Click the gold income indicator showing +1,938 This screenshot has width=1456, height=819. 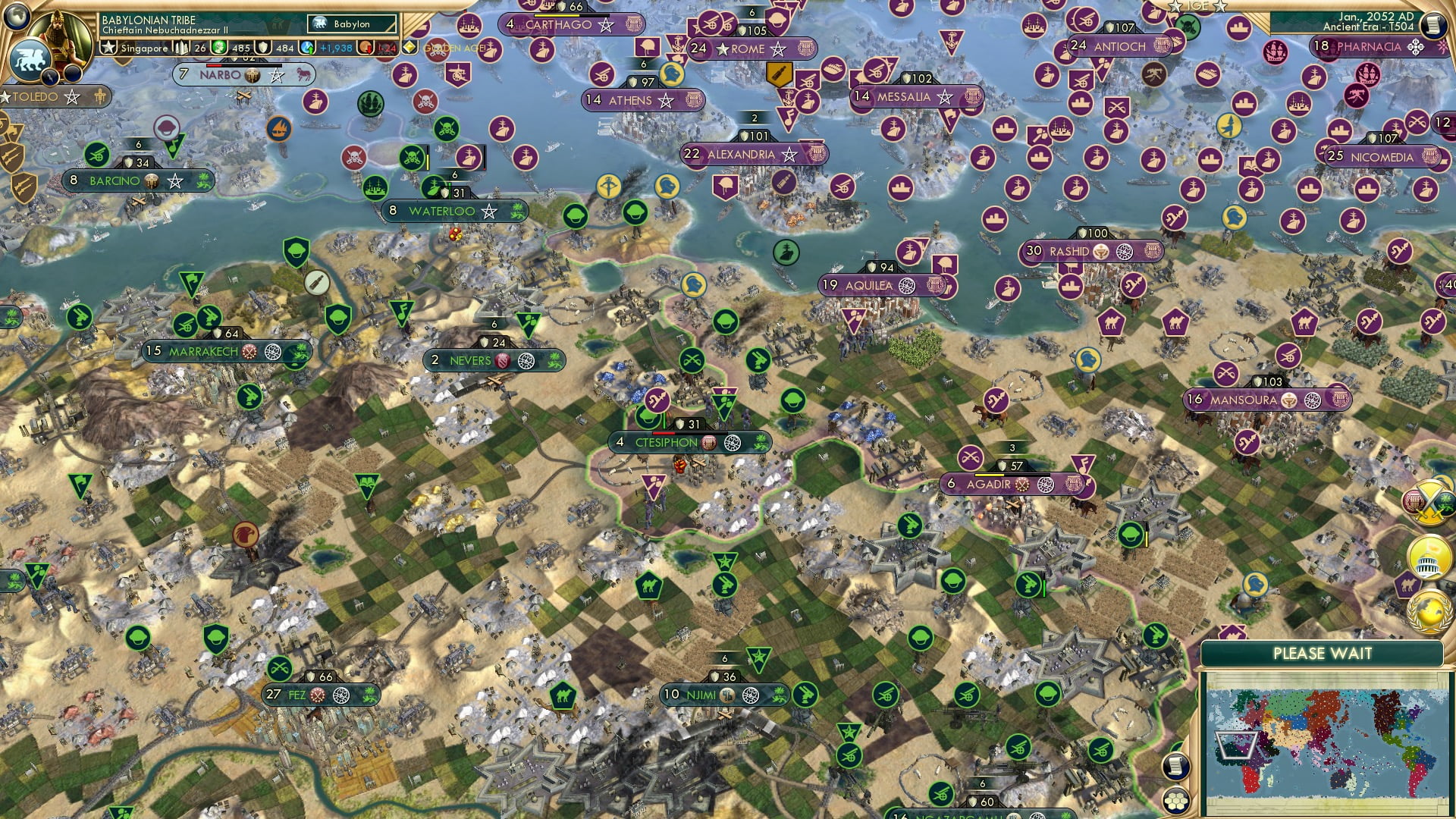point(337,48)
